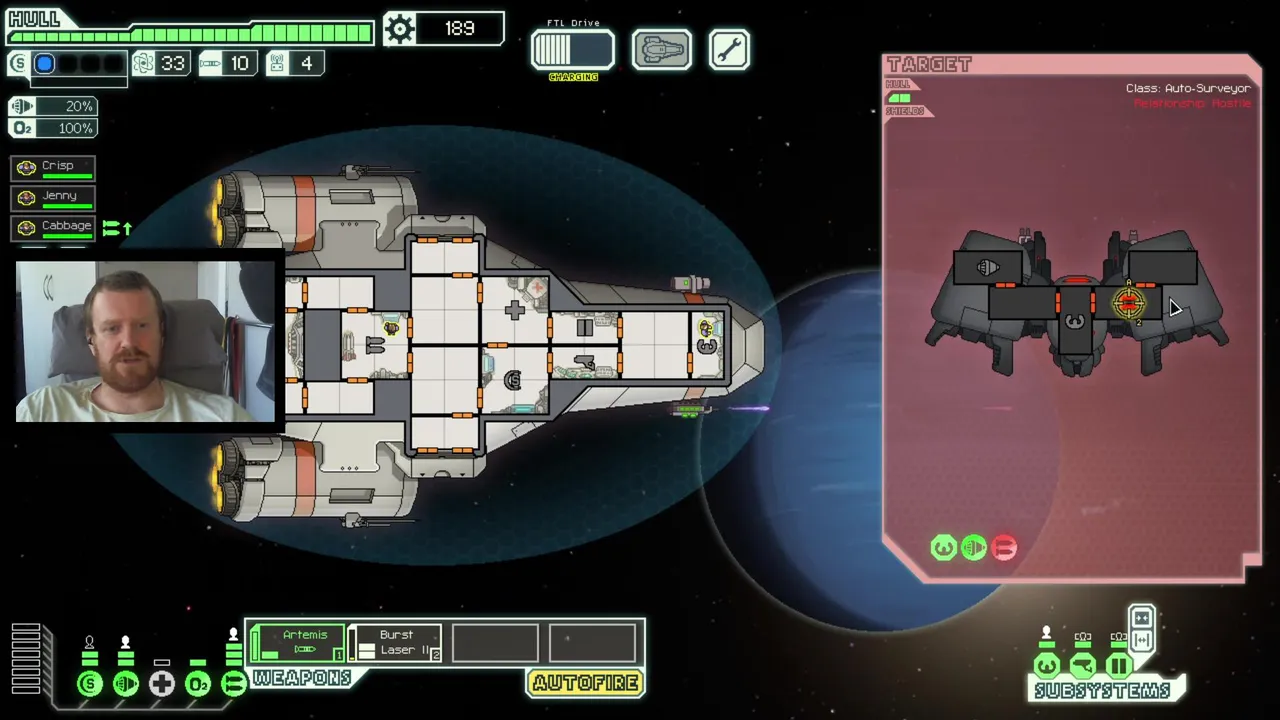Click the piloting subsystem icon
Viewport: 1280px width, 720px height.
pyautogui.click(x=1047, y=666)
